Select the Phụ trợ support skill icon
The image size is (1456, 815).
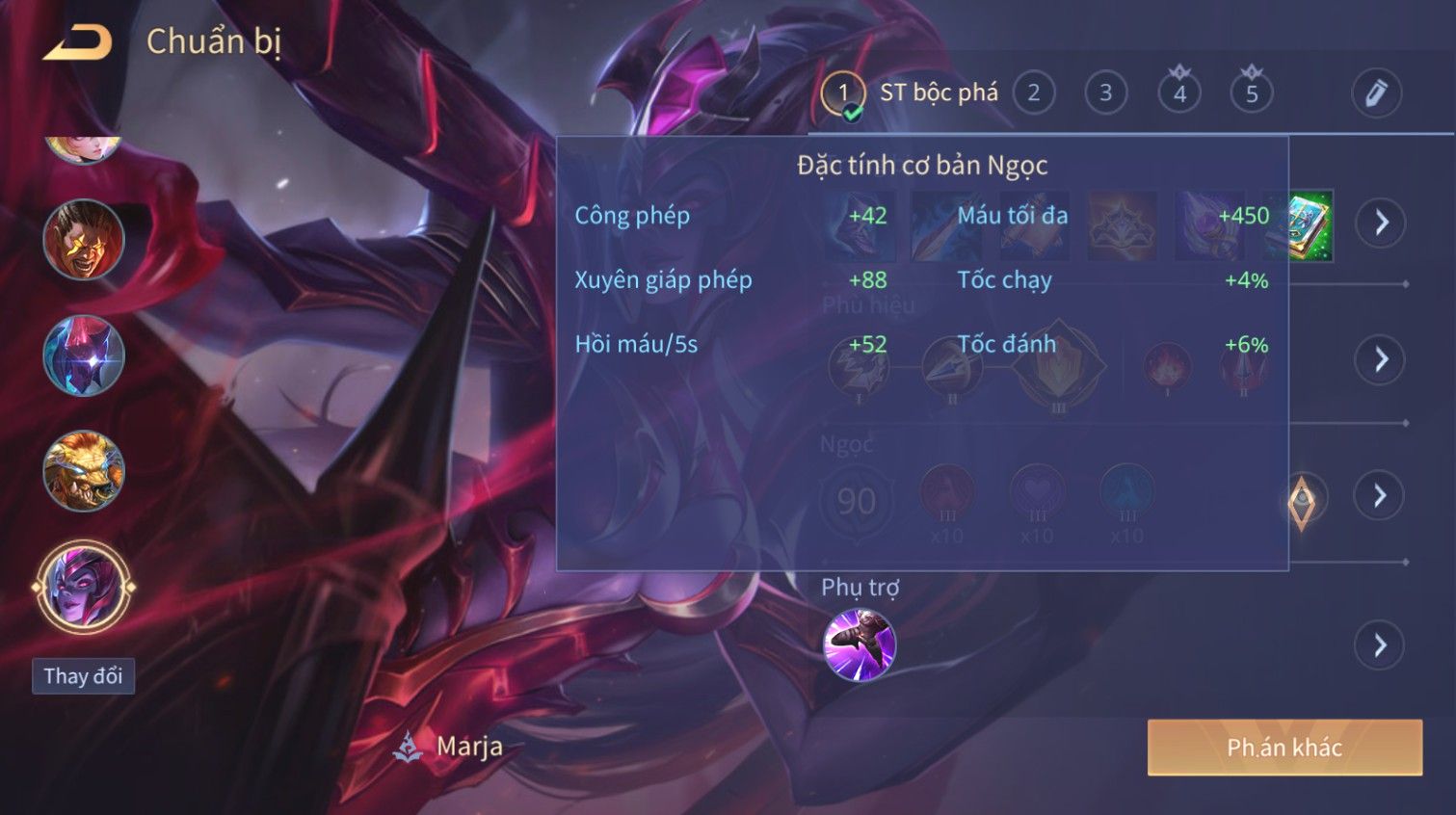pyautogui.click(x=860, y=644)
